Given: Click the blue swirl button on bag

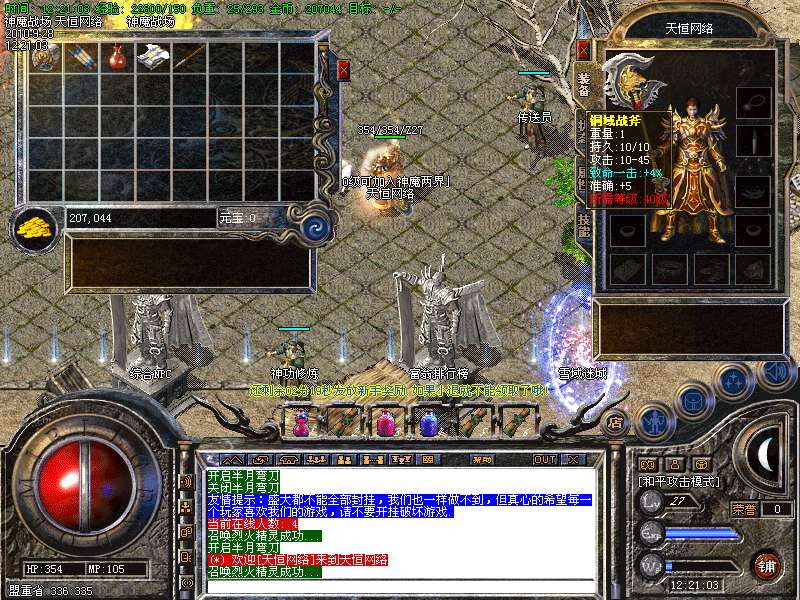Looking at the screenshot, I should tap(317, 225).
